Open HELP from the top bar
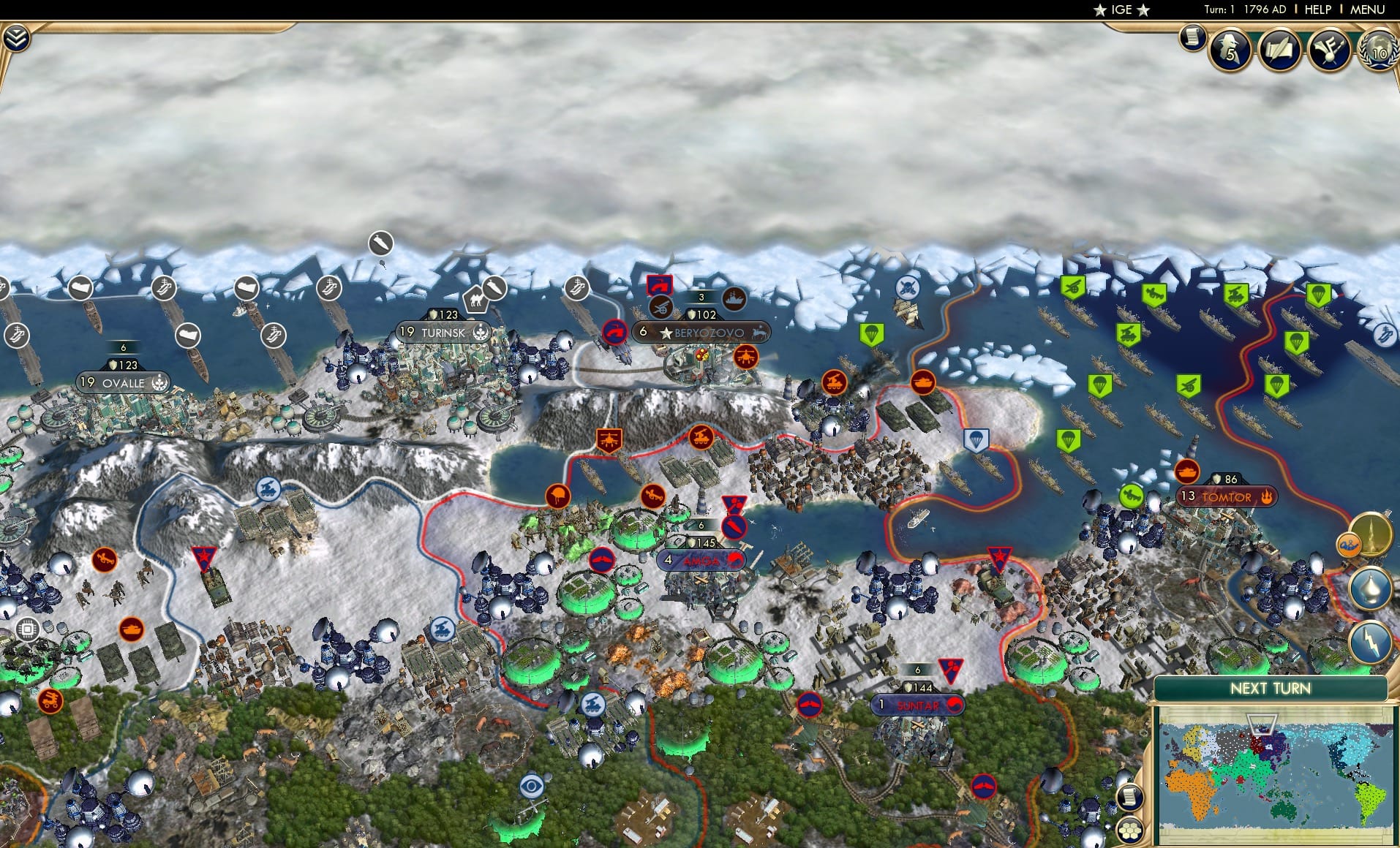The width and height of the screenshot is (1400, 848). (x=1317, y=10)
